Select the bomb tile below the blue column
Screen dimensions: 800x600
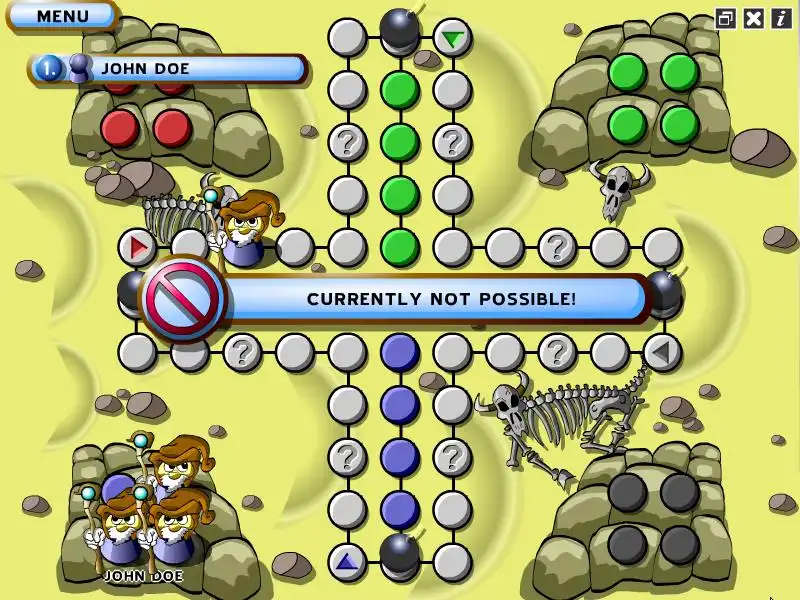coord(400,552)
